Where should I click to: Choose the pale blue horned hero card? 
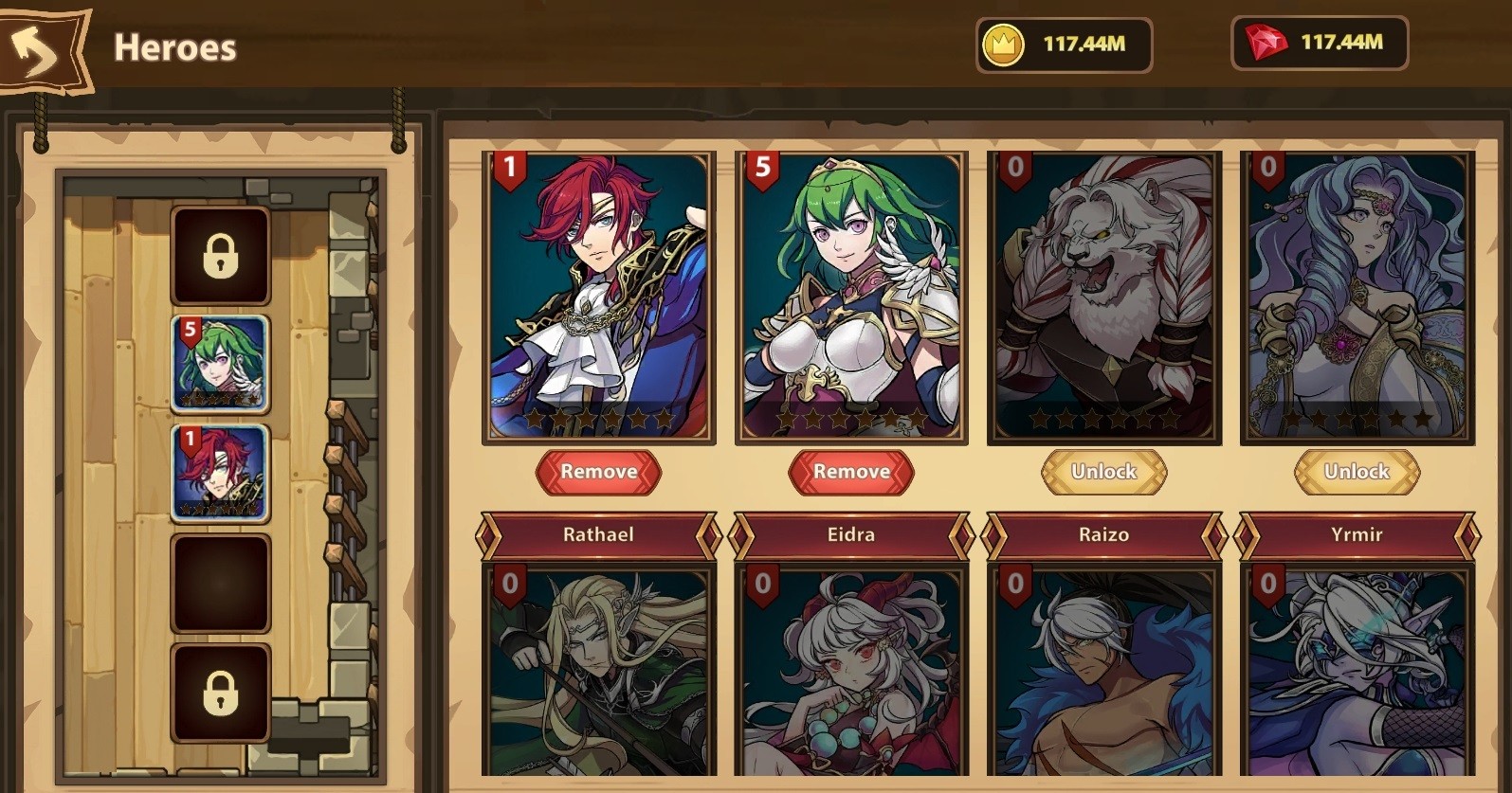coord(1357,671)
